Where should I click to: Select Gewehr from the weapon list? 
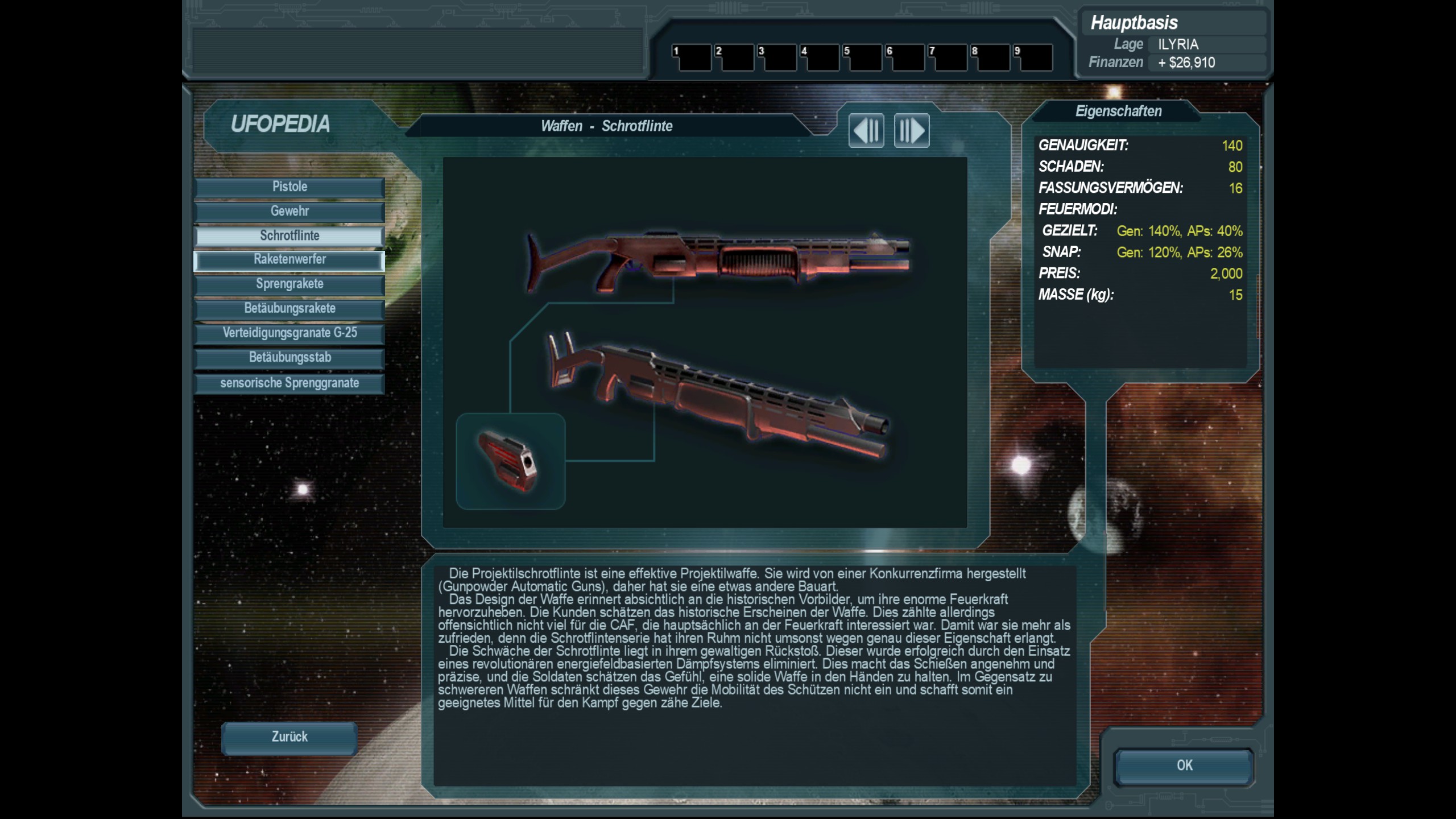289,212
